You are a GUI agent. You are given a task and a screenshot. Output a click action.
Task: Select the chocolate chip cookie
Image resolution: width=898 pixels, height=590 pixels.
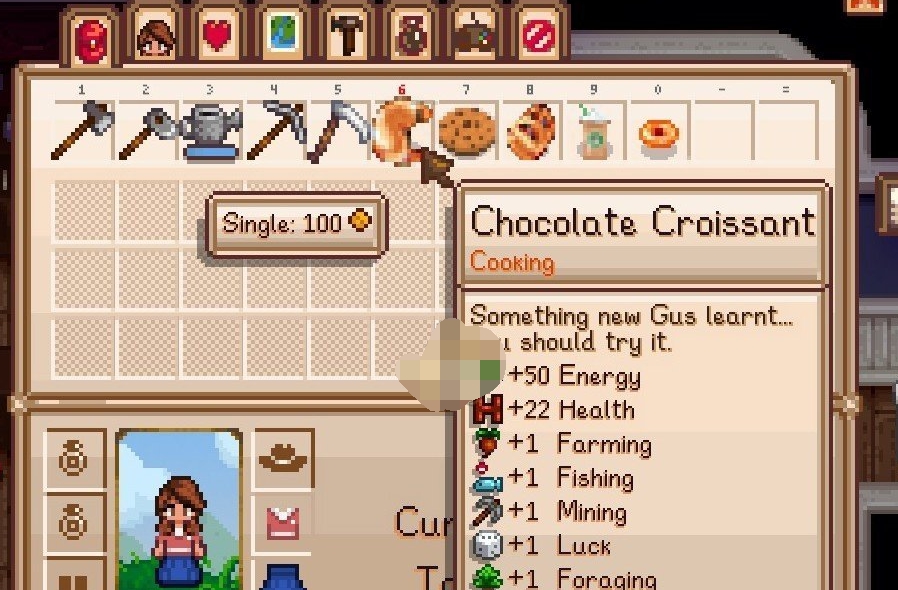[x=466, y=132]
